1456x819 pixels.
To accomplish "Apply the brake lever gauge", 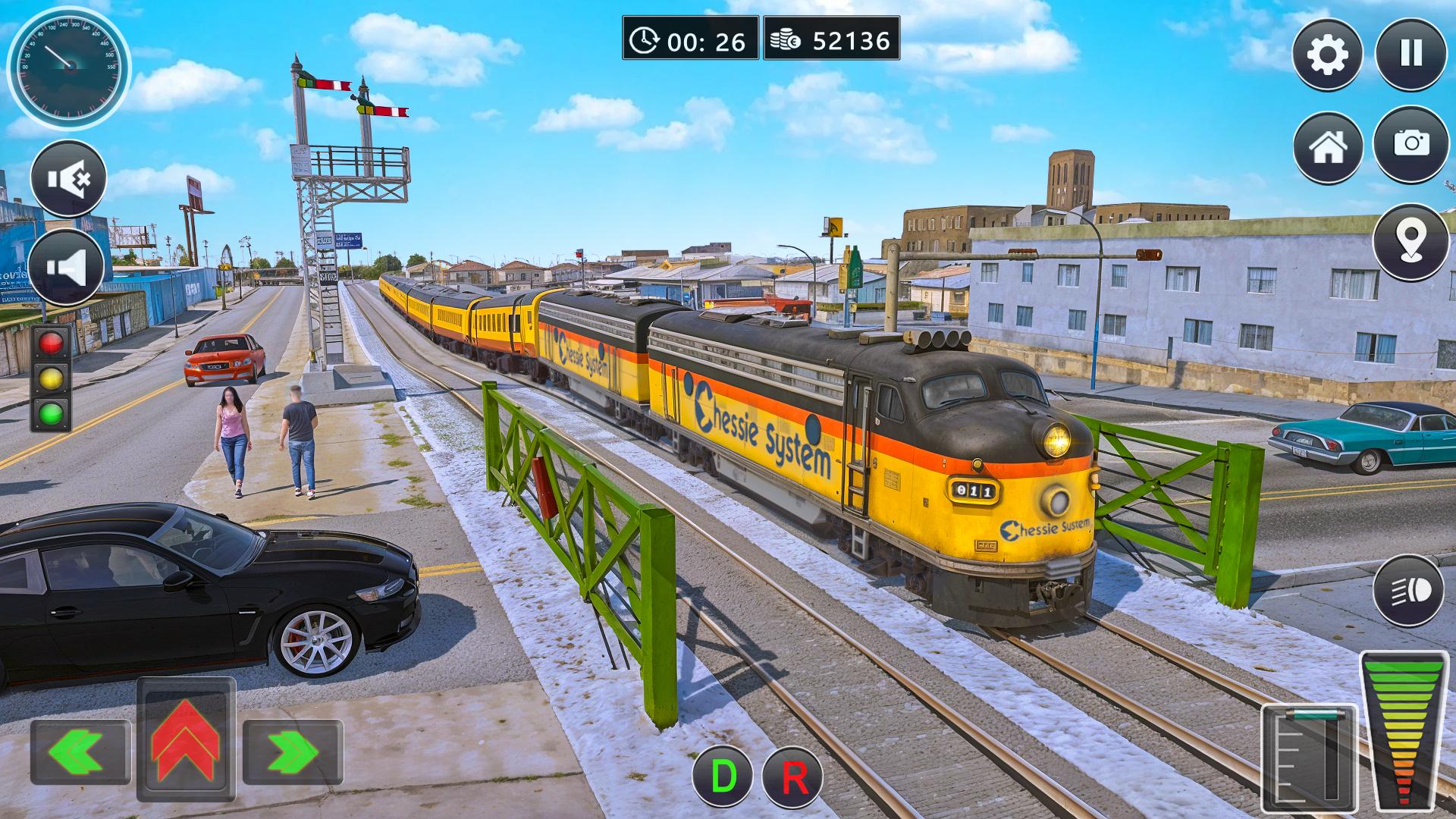I will coord(1308,757).
